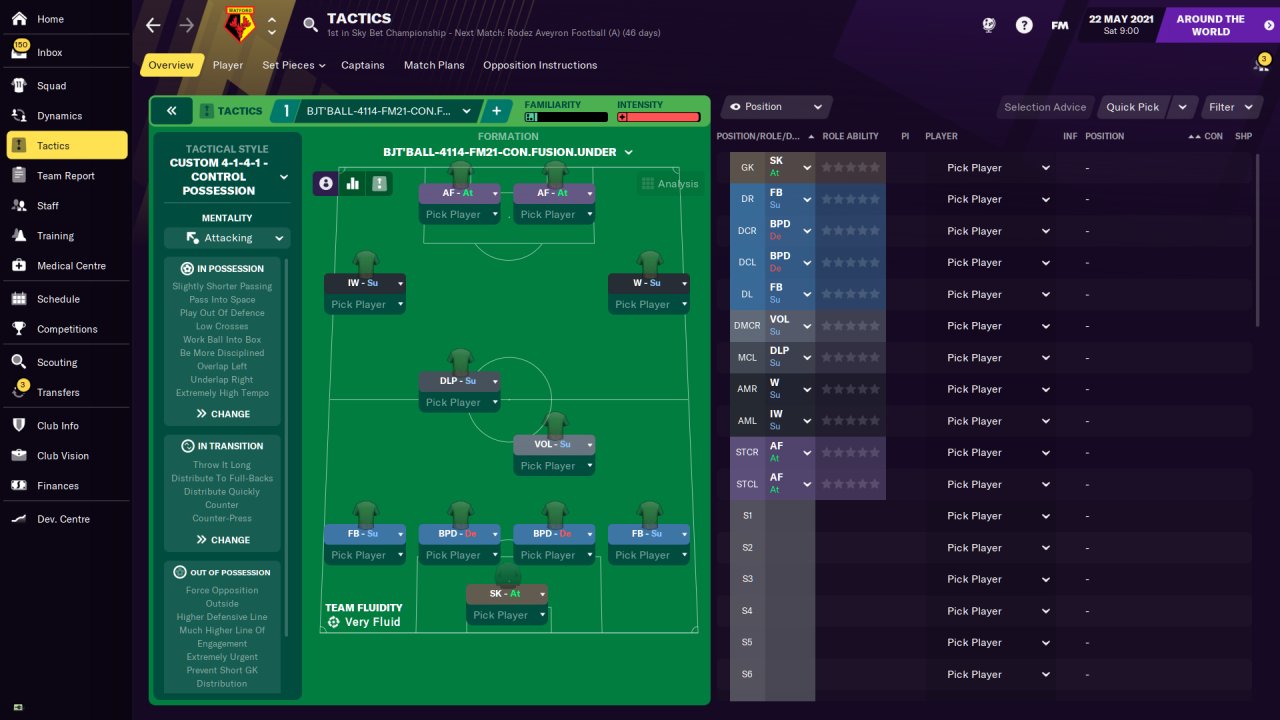
Task: Open the Training section
Action: [55, 236]
